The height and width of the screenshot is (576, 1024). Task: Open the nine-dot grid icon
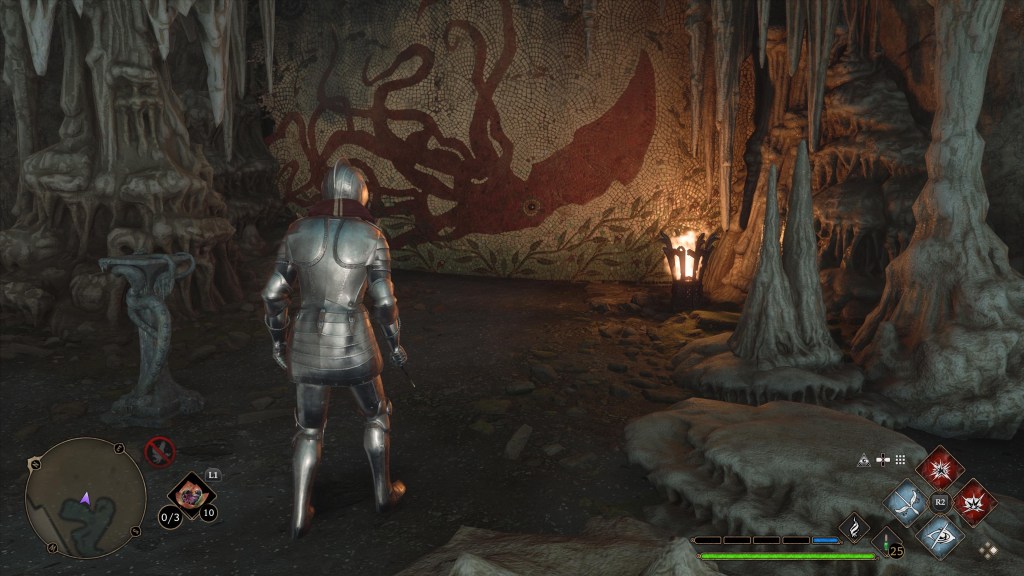(900, 460)
